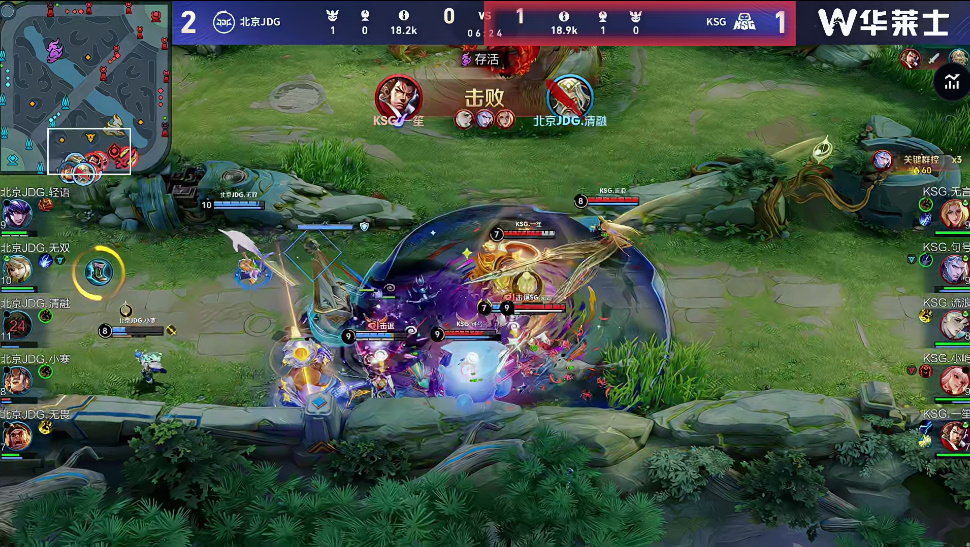View KSG.小胖 player portrait
This screenshot has height=547, width=970.
pos(953,380)
